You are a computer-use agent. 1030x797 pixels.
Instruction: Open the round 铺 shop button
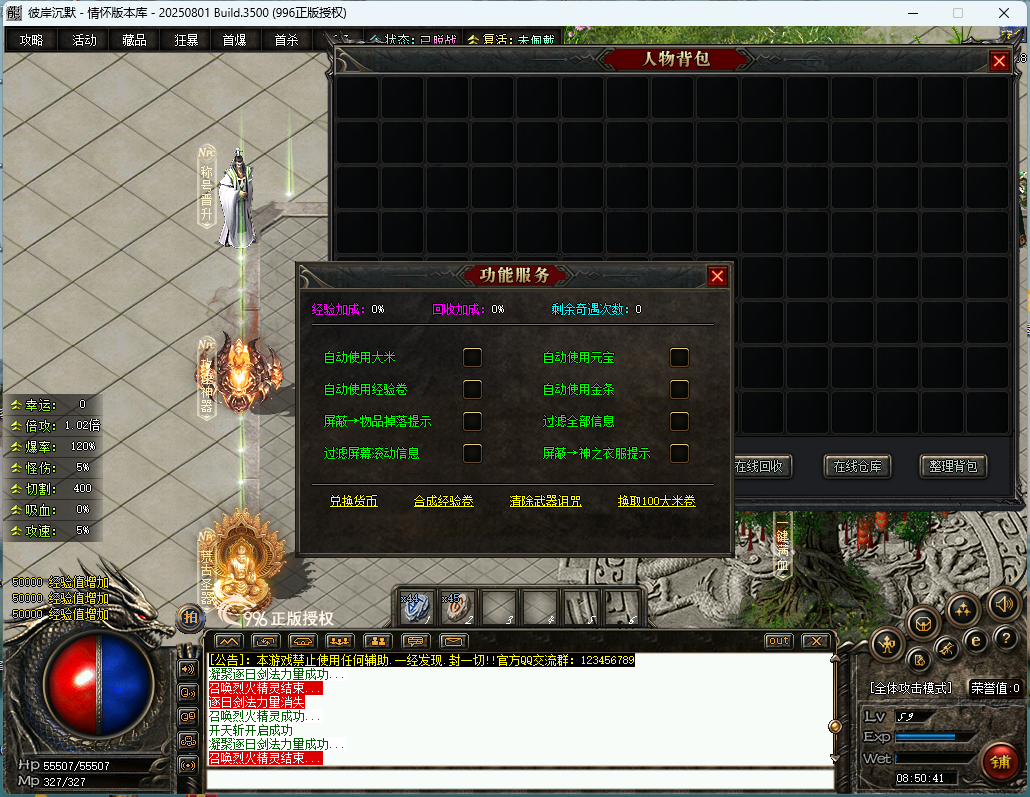(999, 762)
